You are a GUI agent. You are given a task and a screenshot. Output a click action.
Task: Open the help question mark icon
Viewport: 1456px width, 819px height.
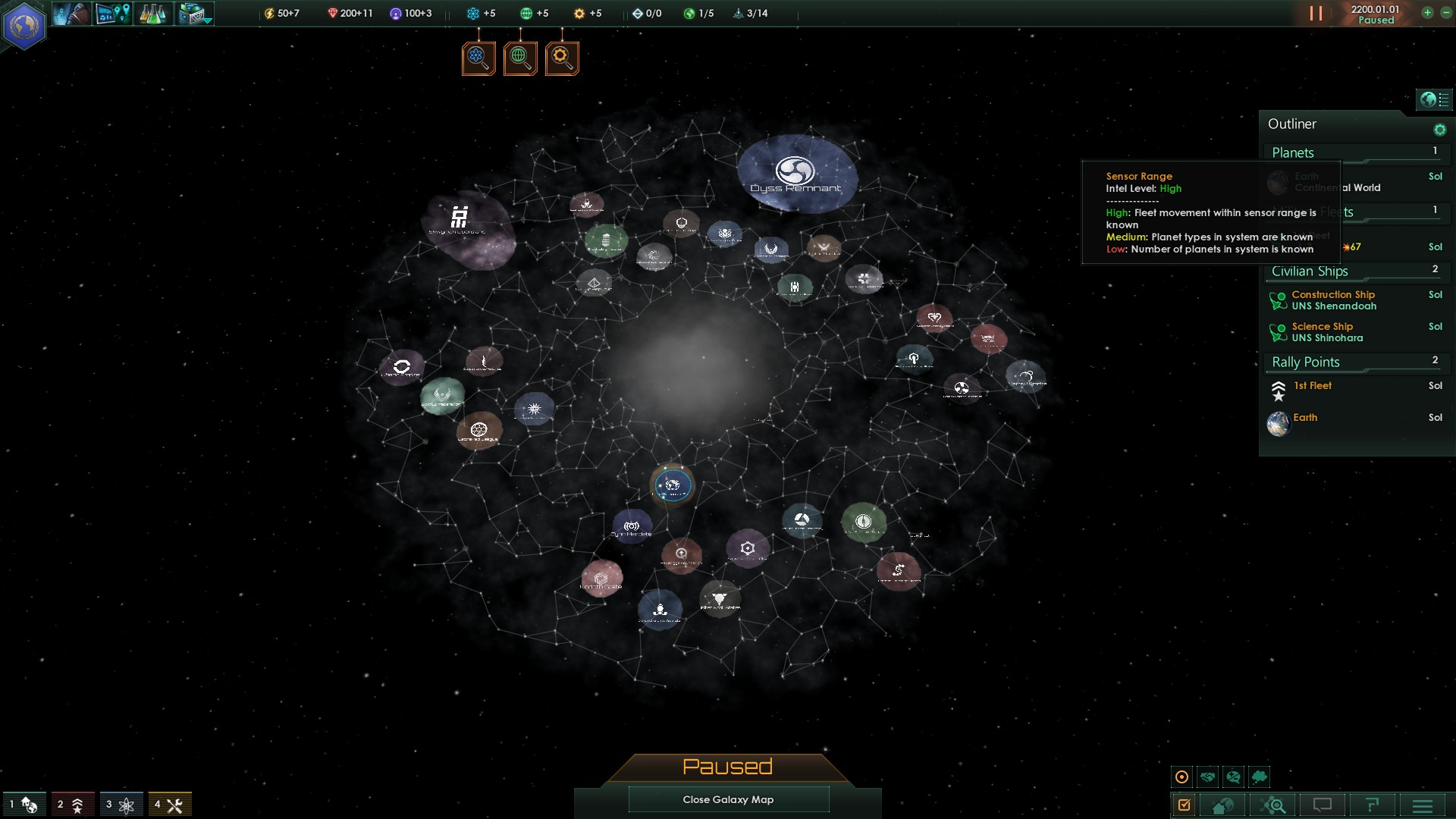pyautogui.click(x=1373, y=803)
